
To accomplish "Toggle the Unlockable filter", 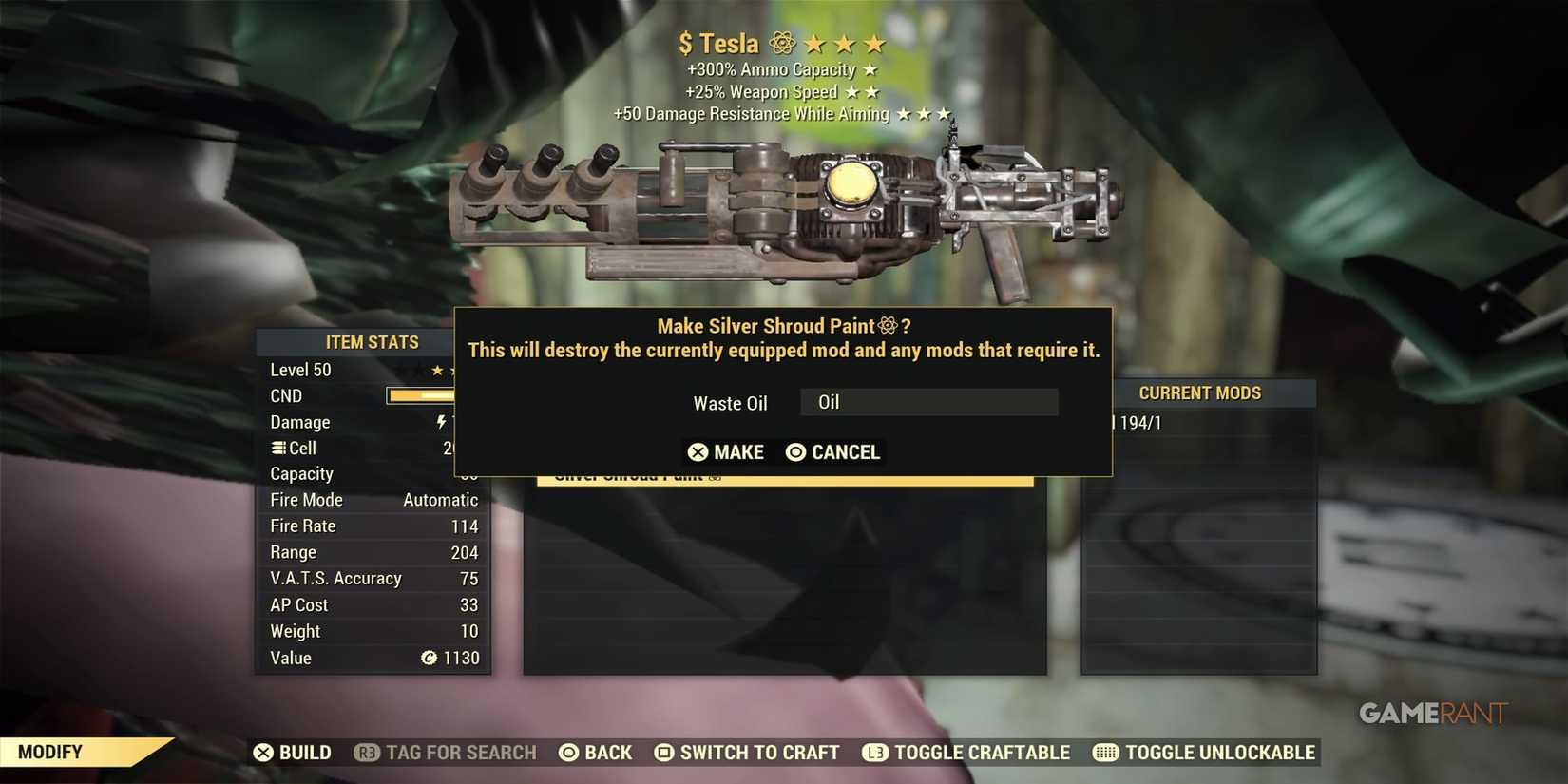I will [1220, 752].
